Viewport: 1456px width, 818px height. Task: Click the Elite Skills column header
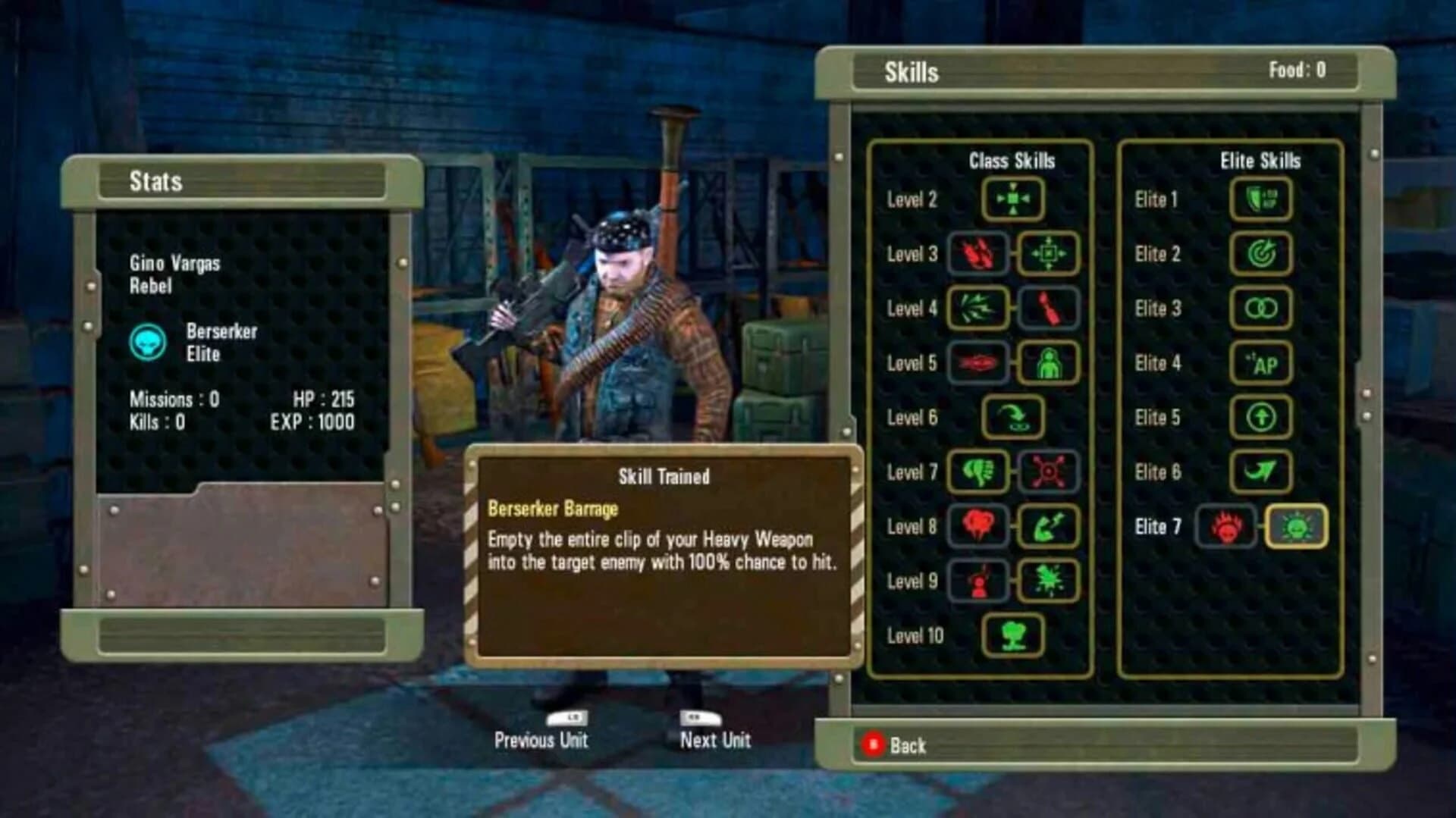click(x=1261, y=160)
